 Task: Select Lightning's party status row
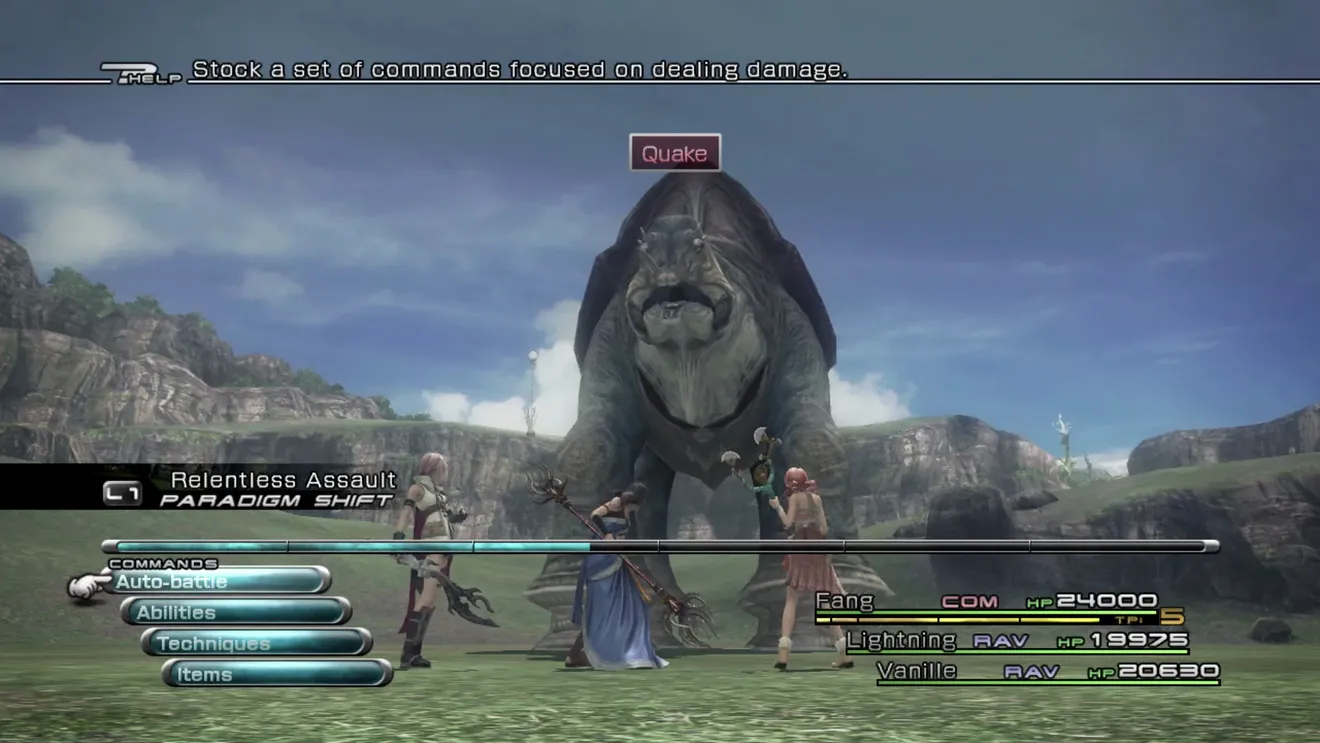coord(1017,640)
